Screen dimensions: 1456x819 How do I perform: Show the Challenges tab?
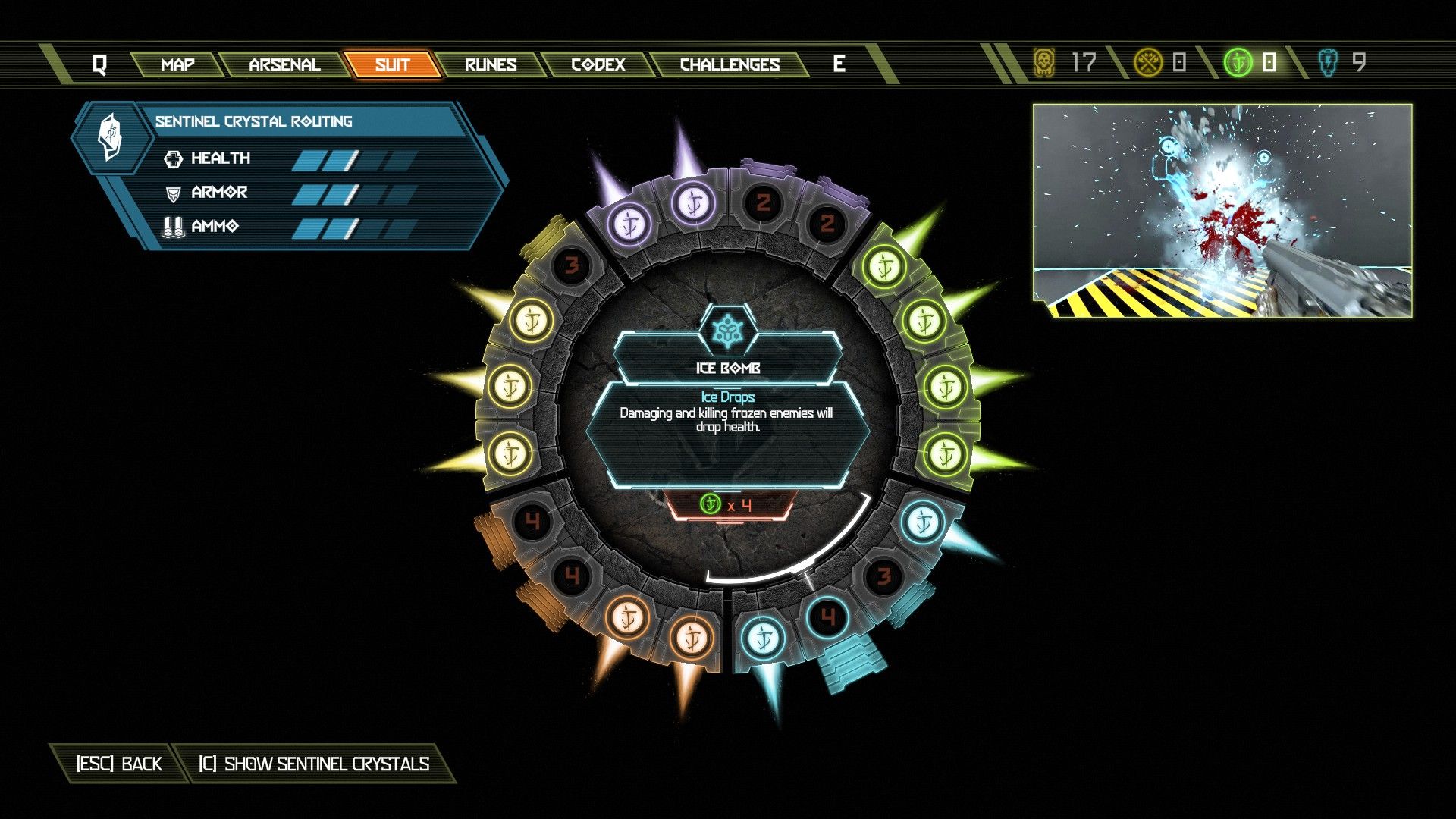click(730, 64)
